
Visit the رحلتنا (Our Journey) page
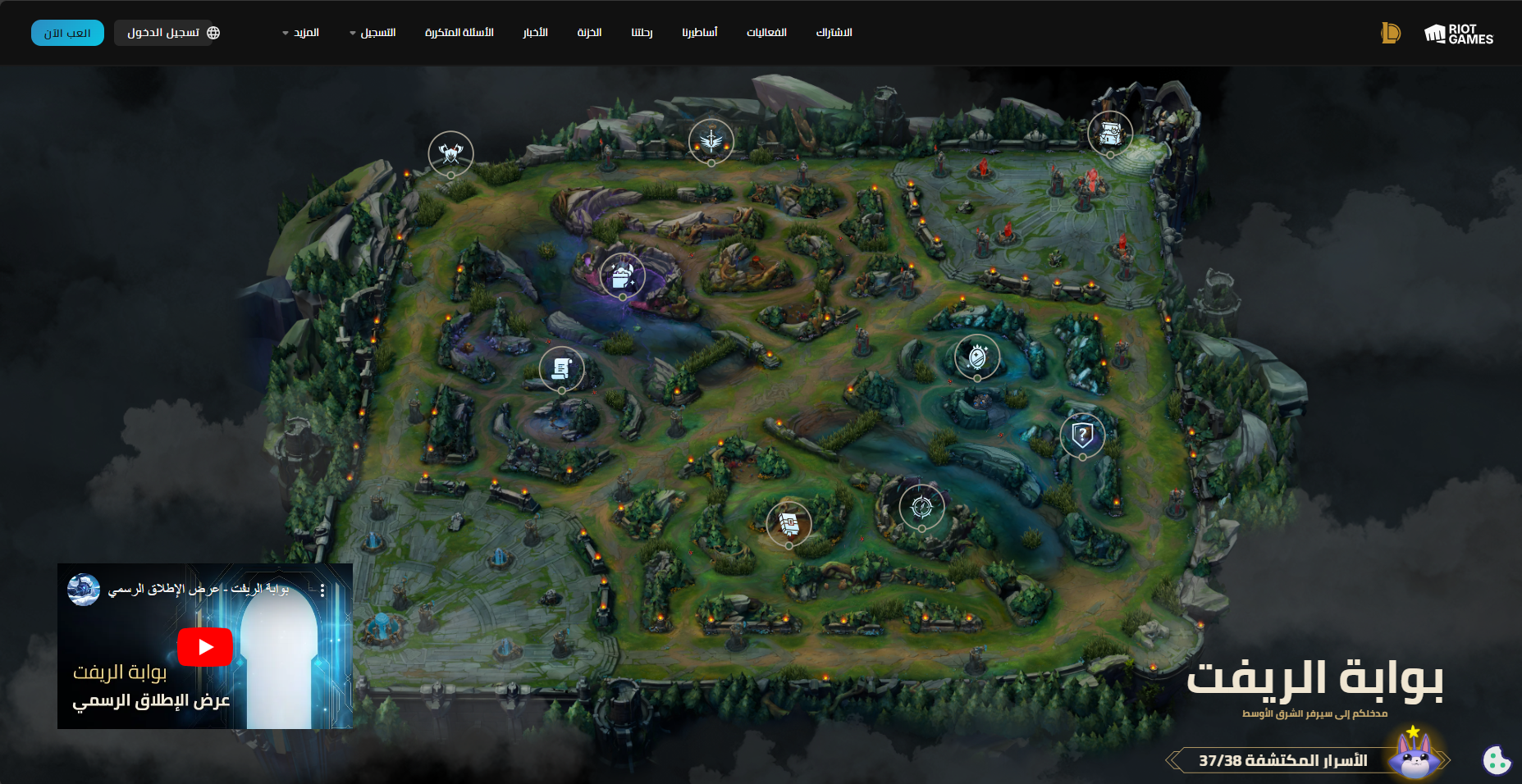click(642, 33)
